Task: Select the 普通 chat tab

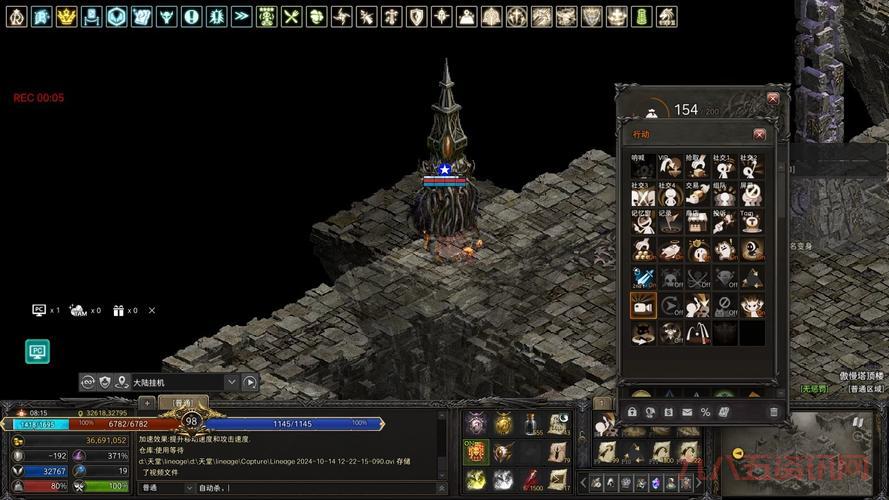Action: tap(183, 404)
